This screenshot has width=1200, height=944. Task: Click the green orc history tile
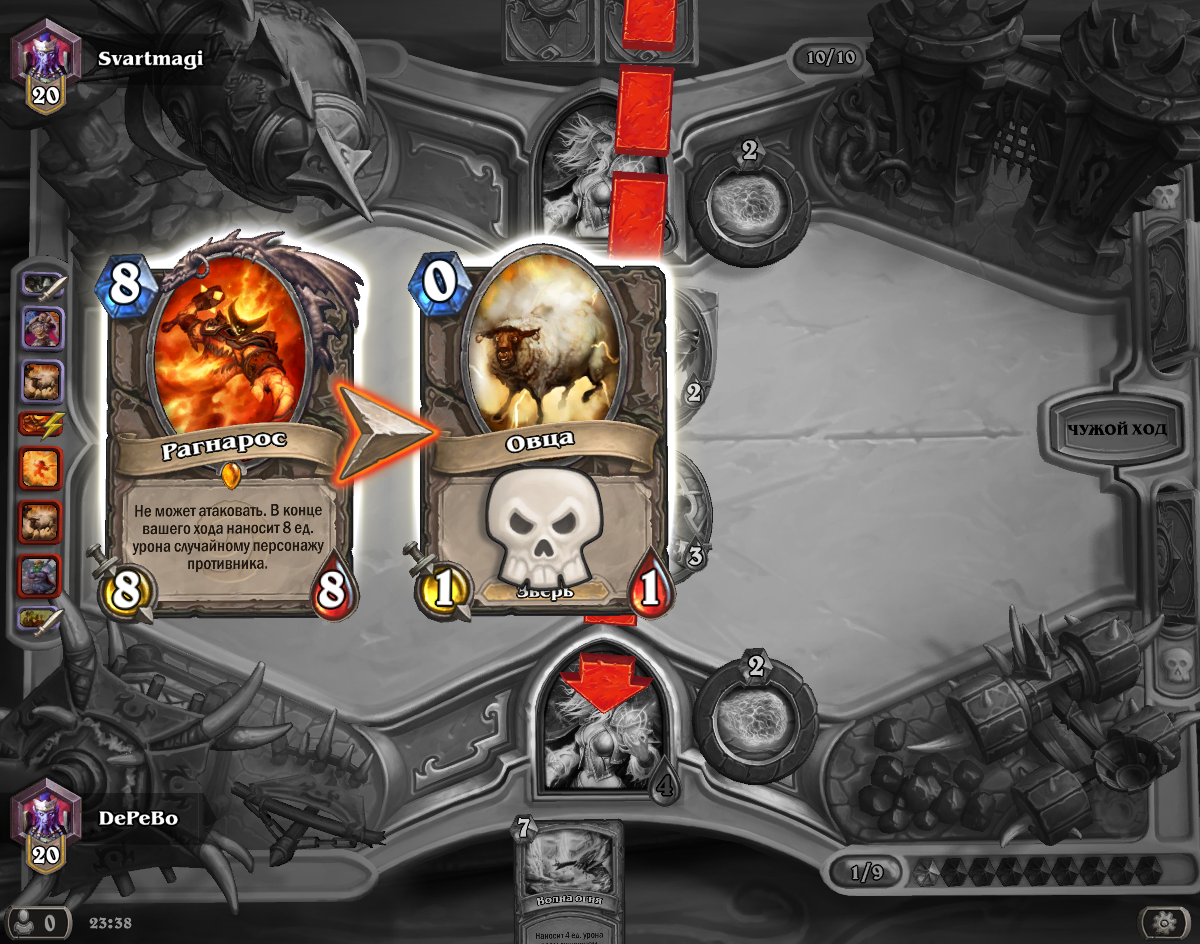(x=40, y=575)
